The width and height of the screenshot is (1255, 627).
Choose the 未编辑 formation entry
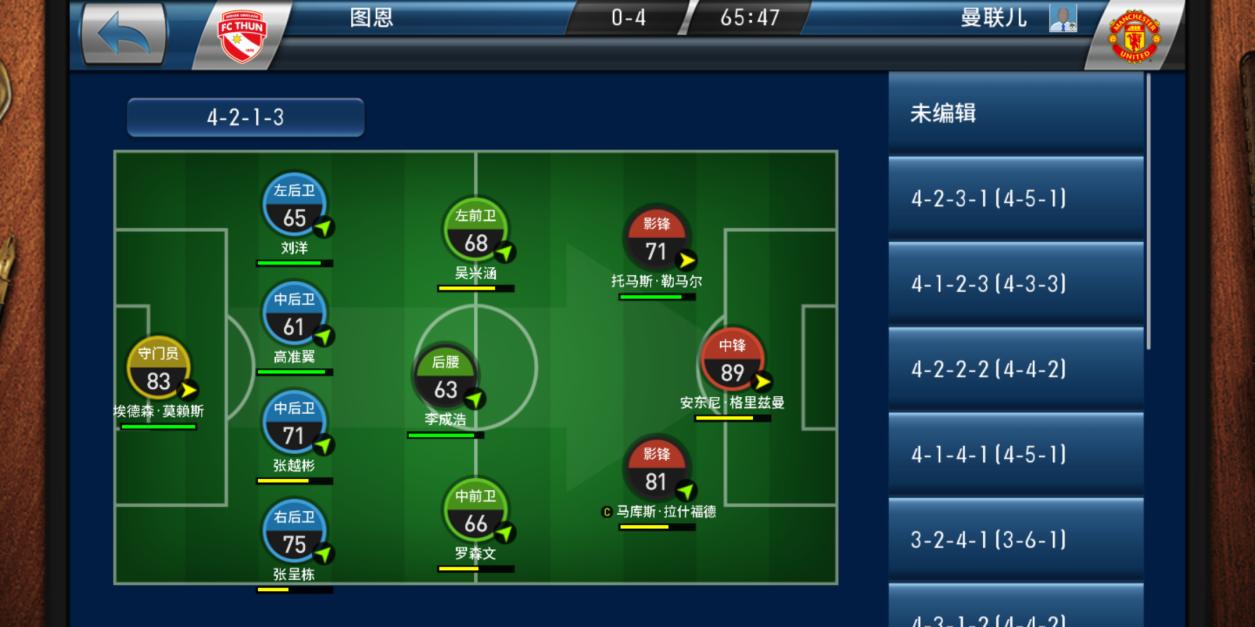[1015, 113]
